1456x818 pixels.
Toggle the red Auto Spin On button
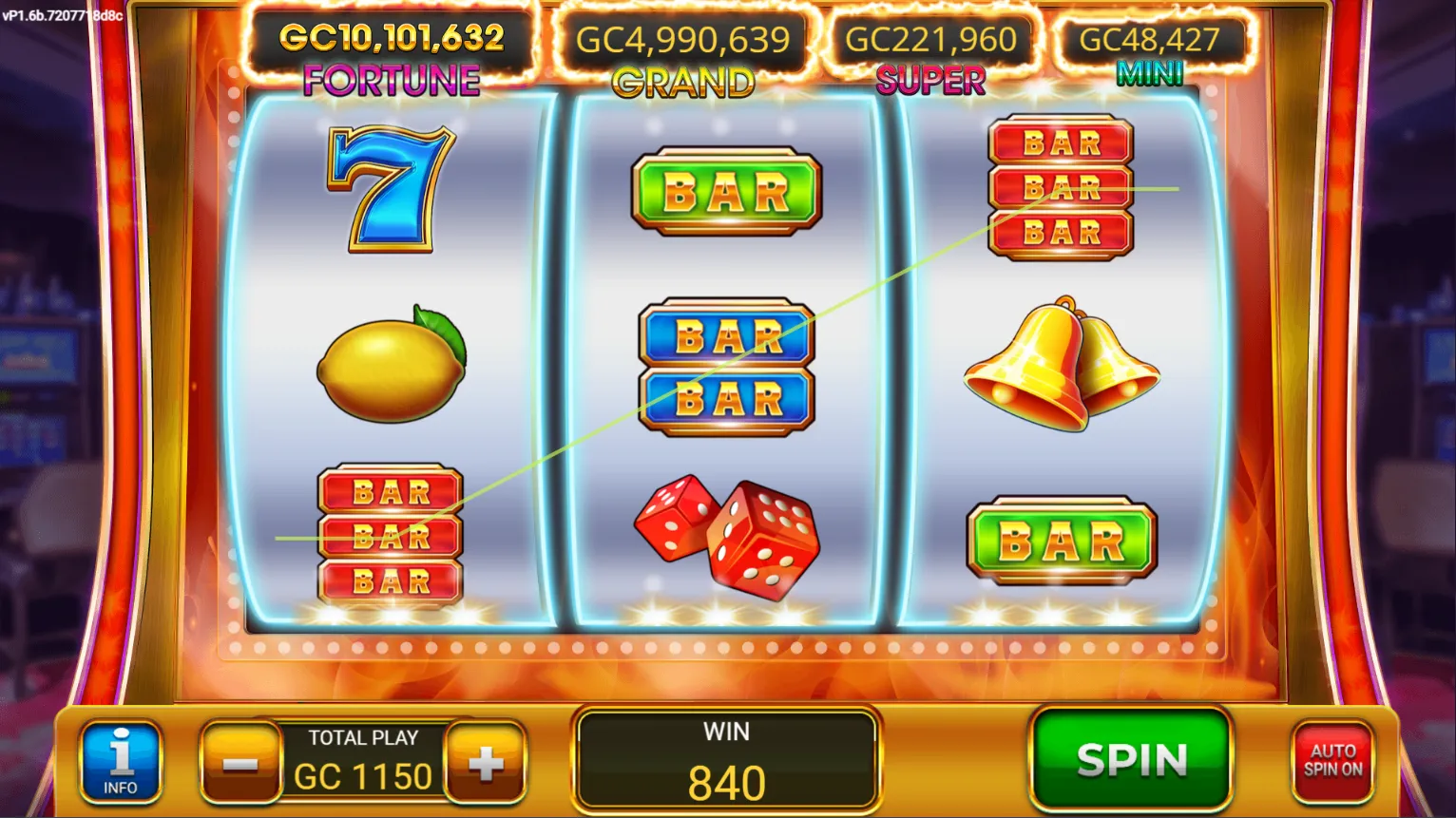click(x=1332, y=761)
